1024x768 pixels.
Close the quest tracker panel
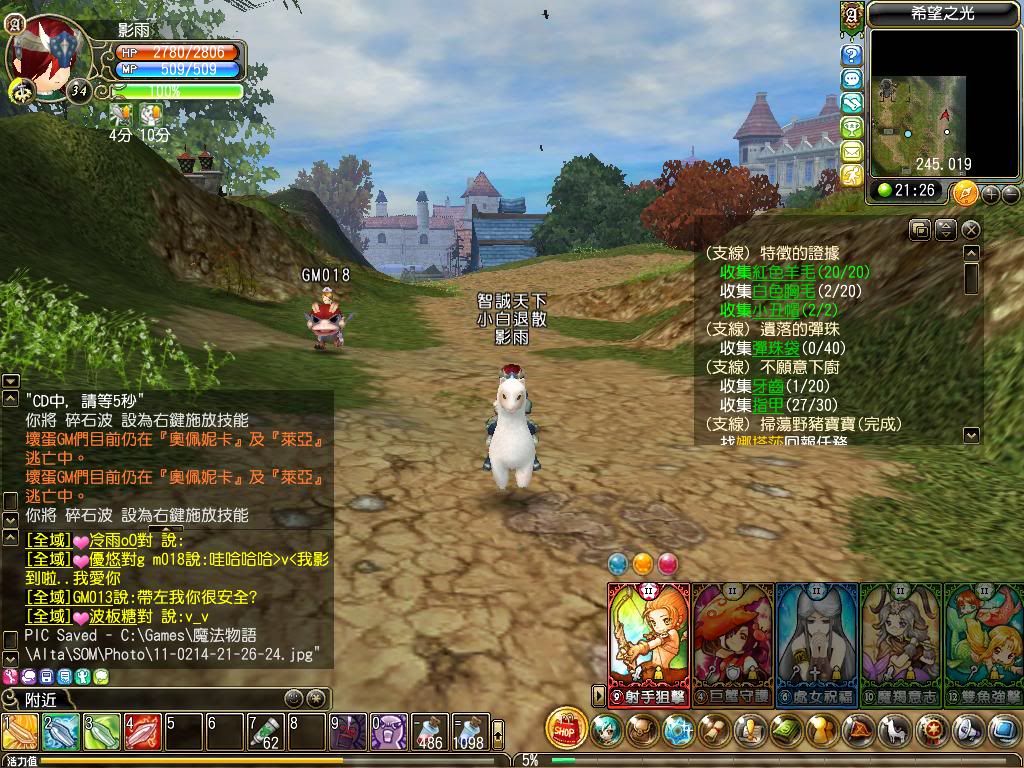coord(970,230)
